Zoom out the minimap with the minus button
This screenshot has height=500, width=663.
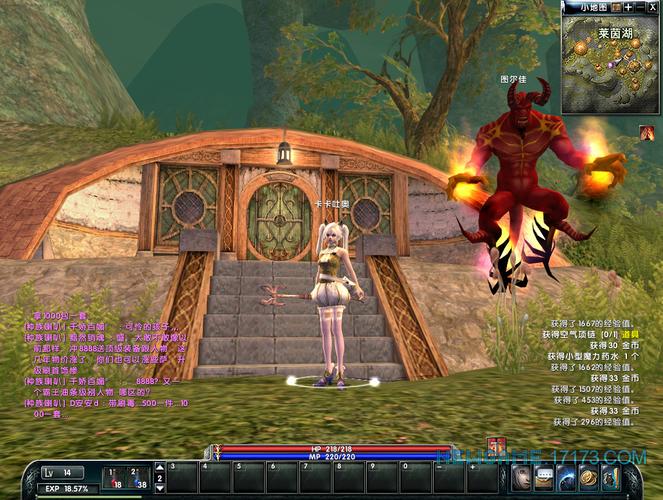(x=640, y=7)
